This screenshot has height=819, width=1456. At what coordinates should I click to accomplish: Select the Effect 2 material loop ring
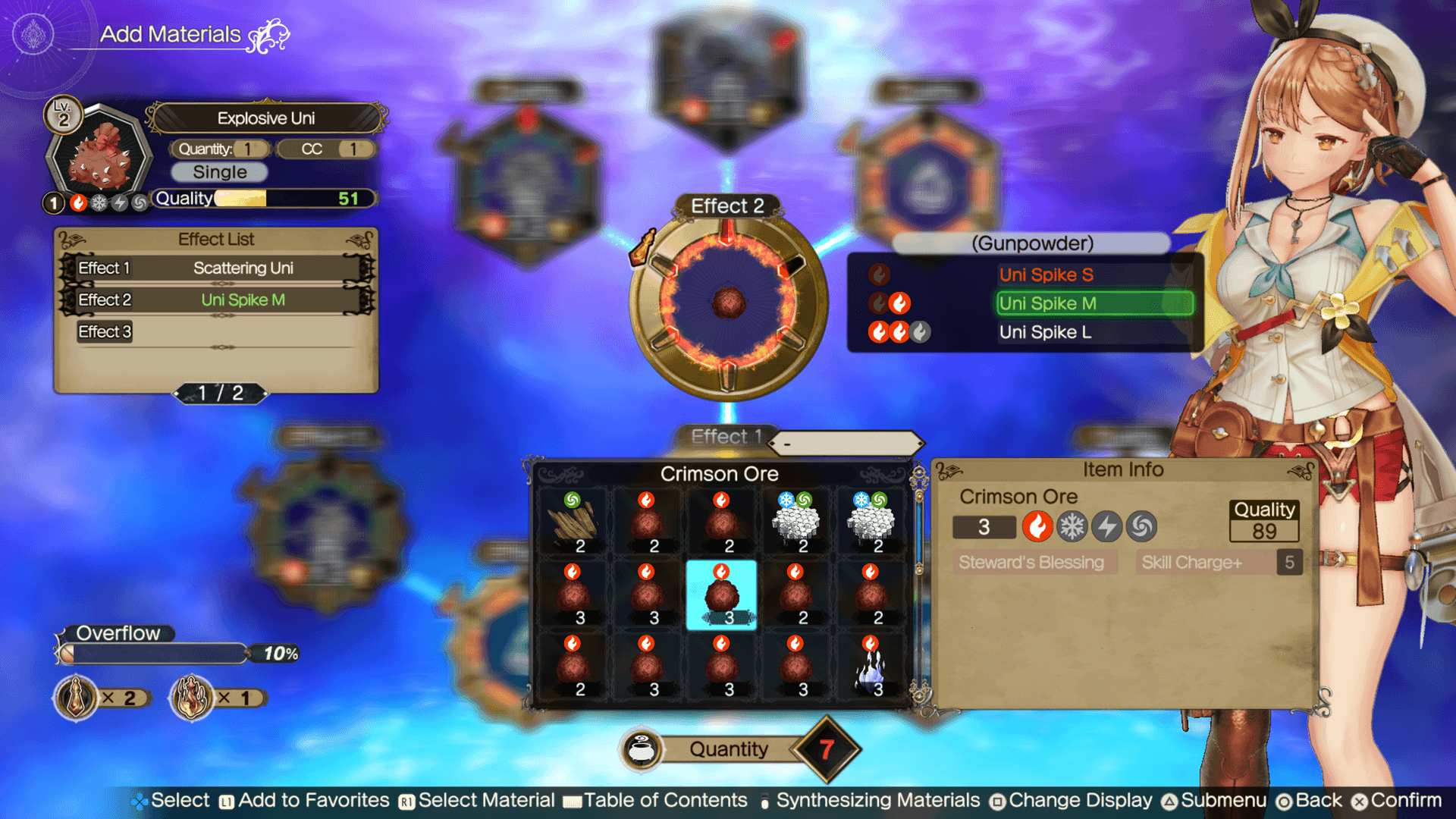pos(728,303)
